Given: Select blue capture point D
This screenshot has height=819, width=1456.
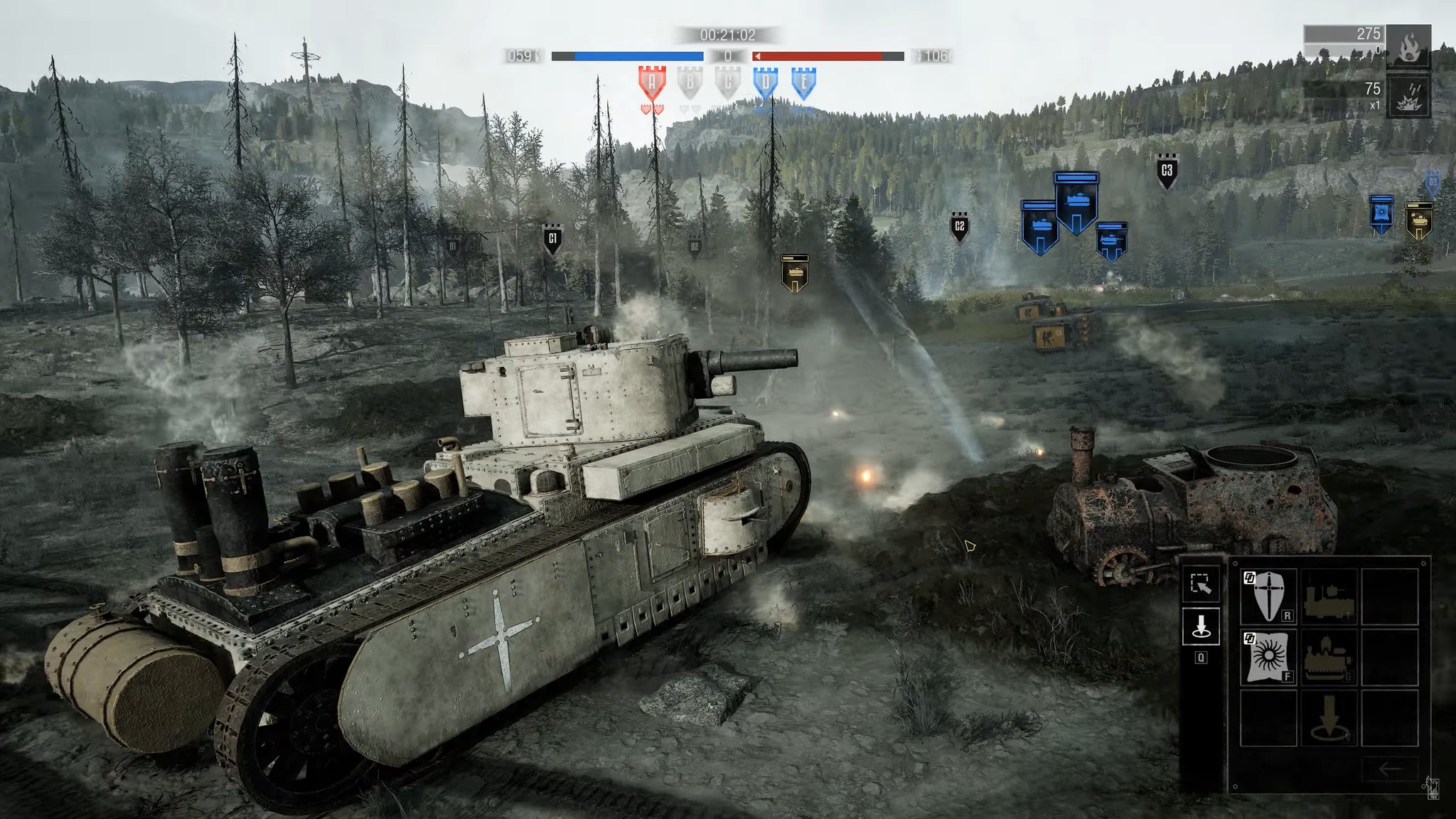Looking at the screenshot, I should 766,83.
